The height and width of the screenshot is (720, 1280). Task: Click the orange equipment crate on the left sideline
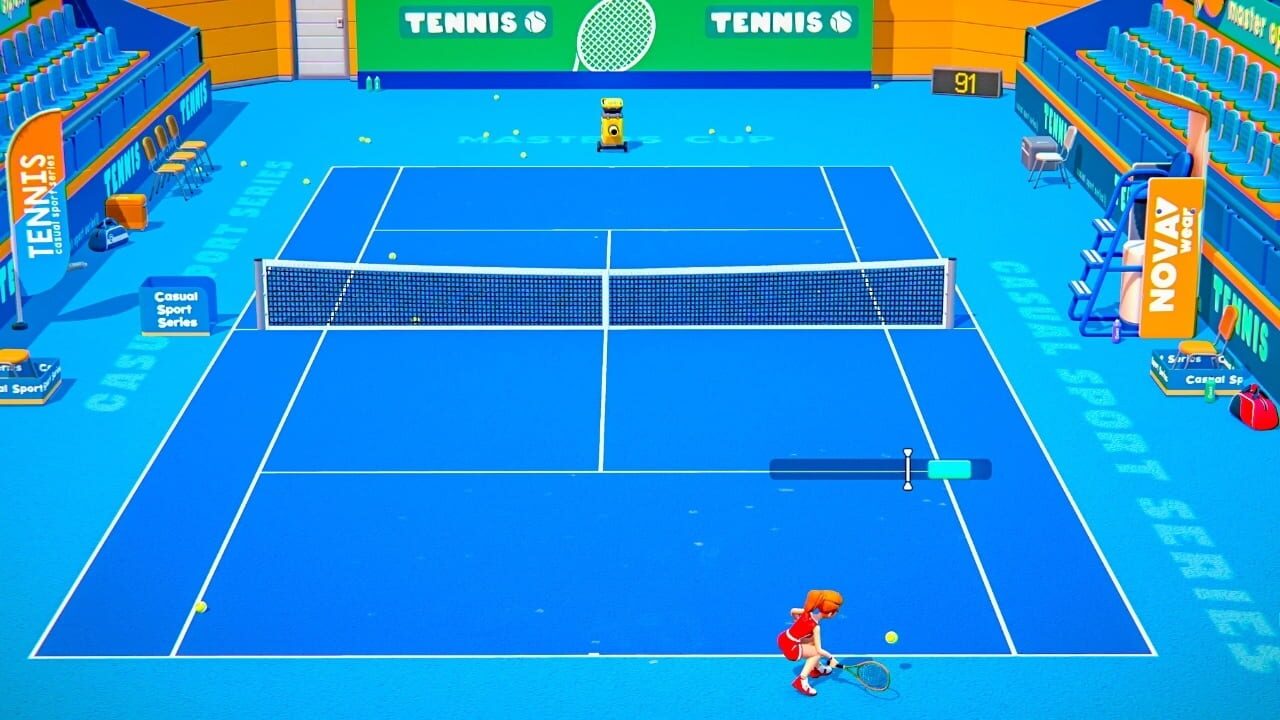tap(125, 210)
